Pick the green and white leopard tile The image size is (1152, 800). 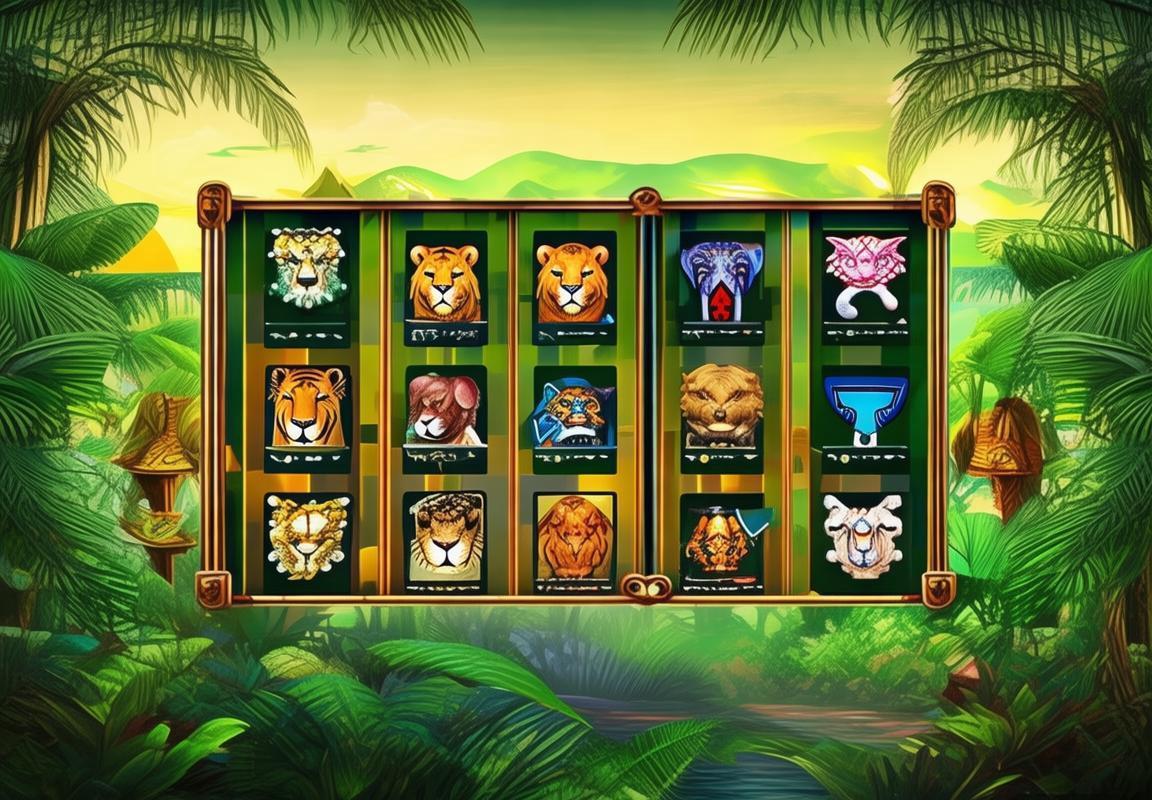(307, 267)
